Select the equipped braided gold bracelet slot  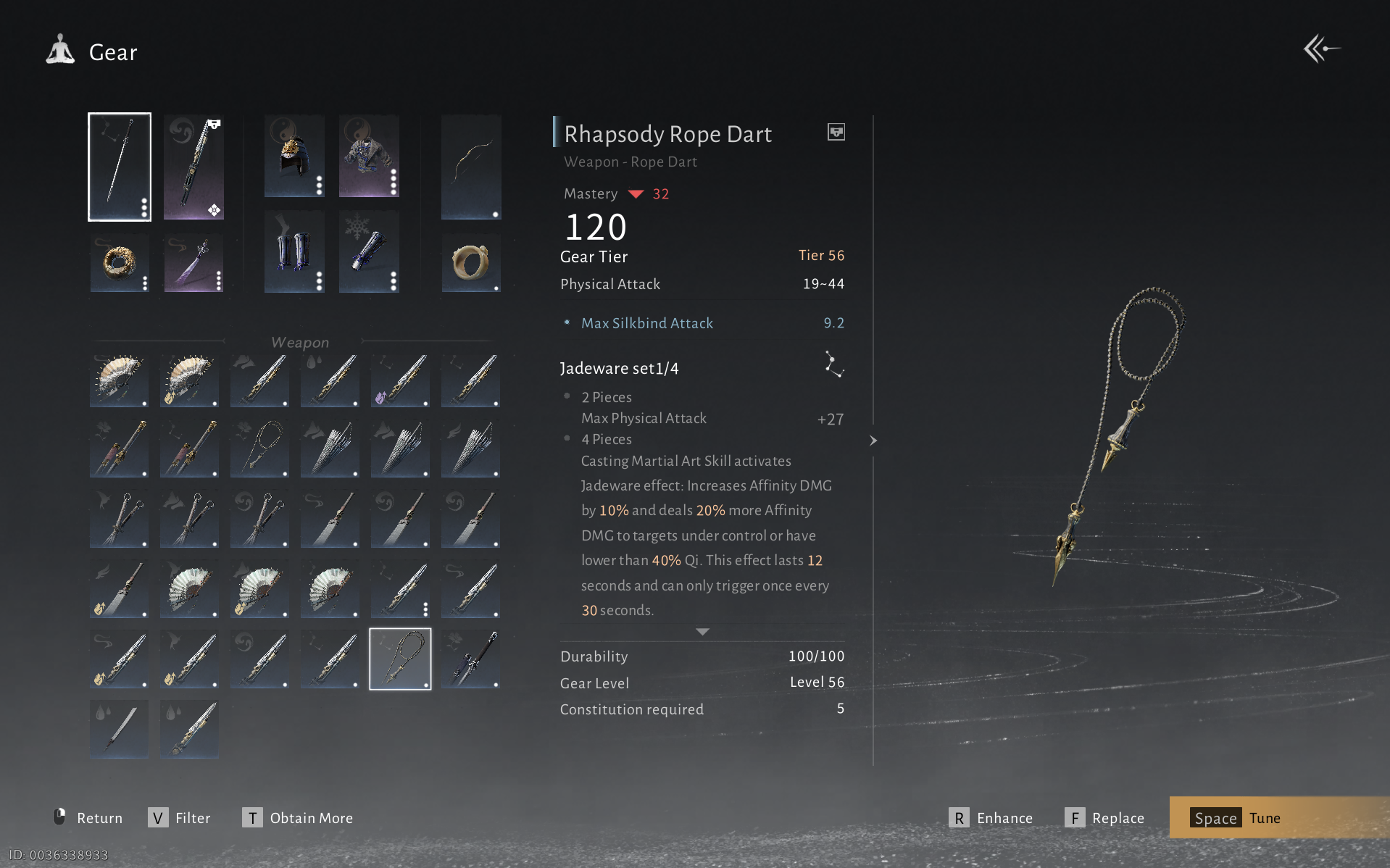(120, 262)
